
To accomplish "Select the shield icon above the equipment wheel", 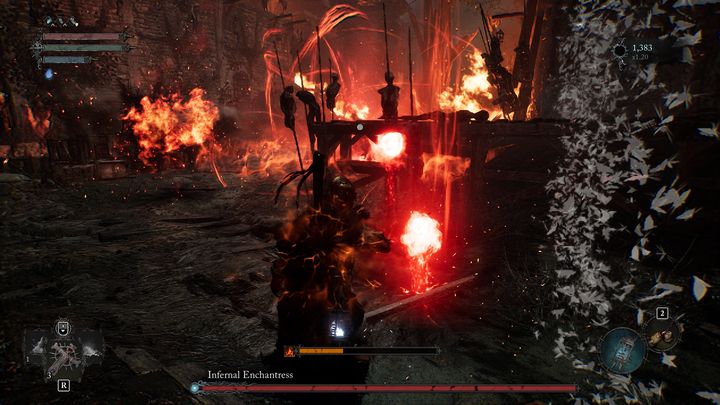I will [x=63, y=325].
